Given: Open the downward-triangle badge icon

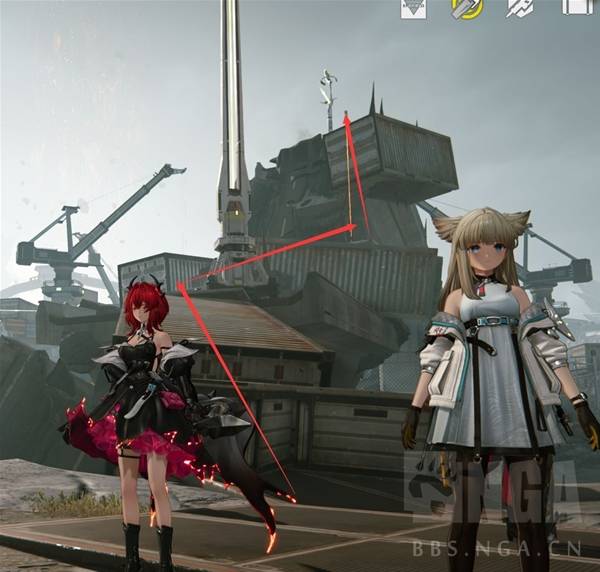Looking at the screenshot, I should [x=413, y=8].
